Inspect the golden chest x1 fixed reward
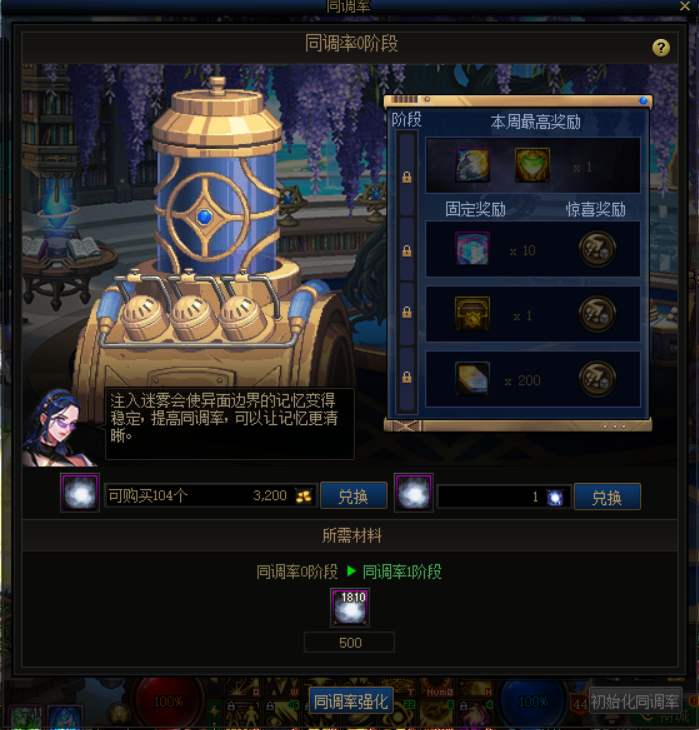The height and width of the screenshot is (730, 699). click(x=472, y=315)
